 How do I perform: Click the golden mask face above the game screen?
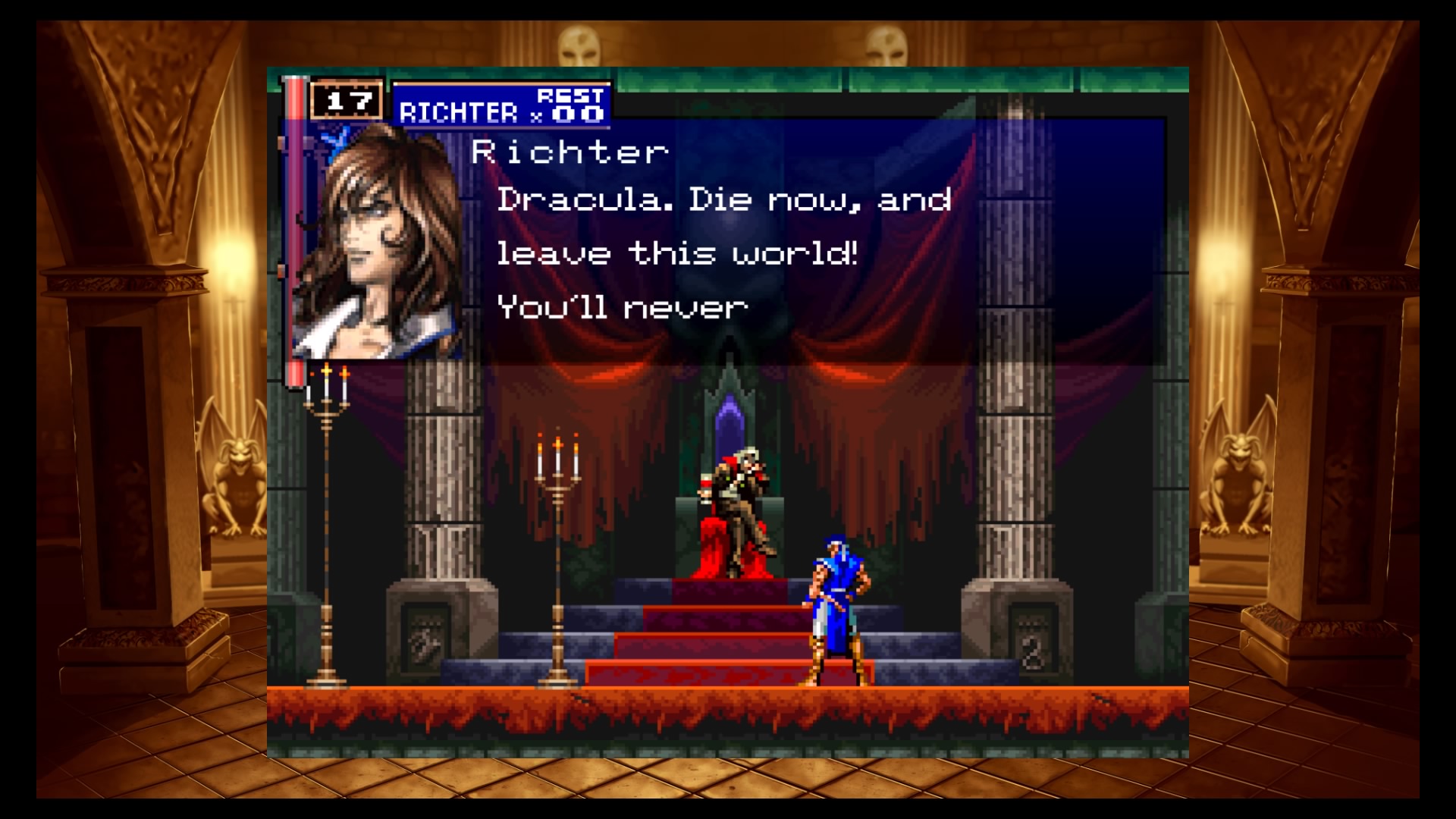580,45
